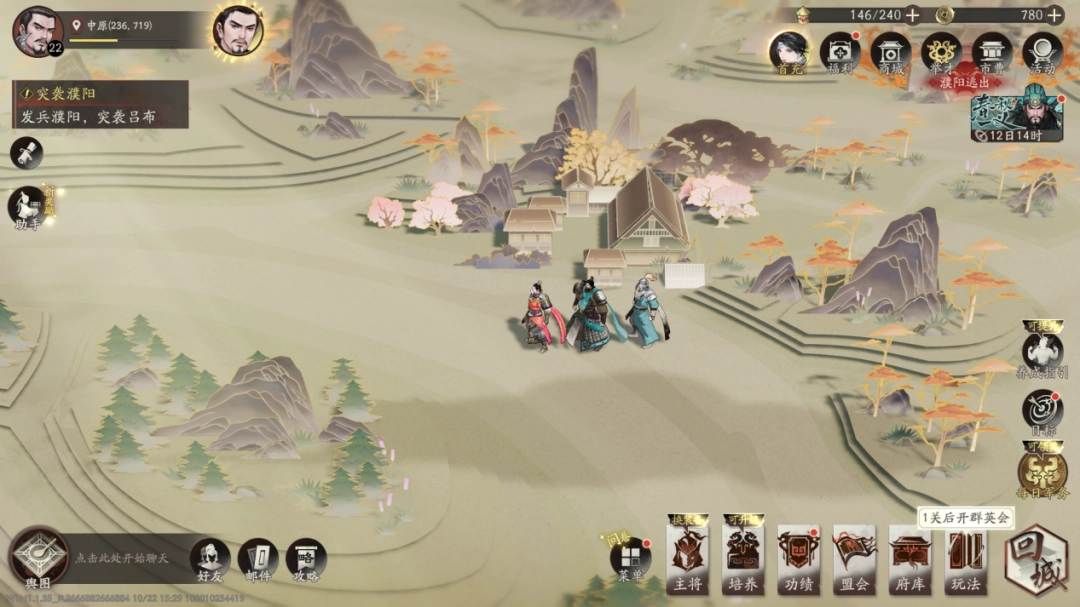1080x607 pixels.
Task: Open the 活动 events icon
Action: point(1043,52)
